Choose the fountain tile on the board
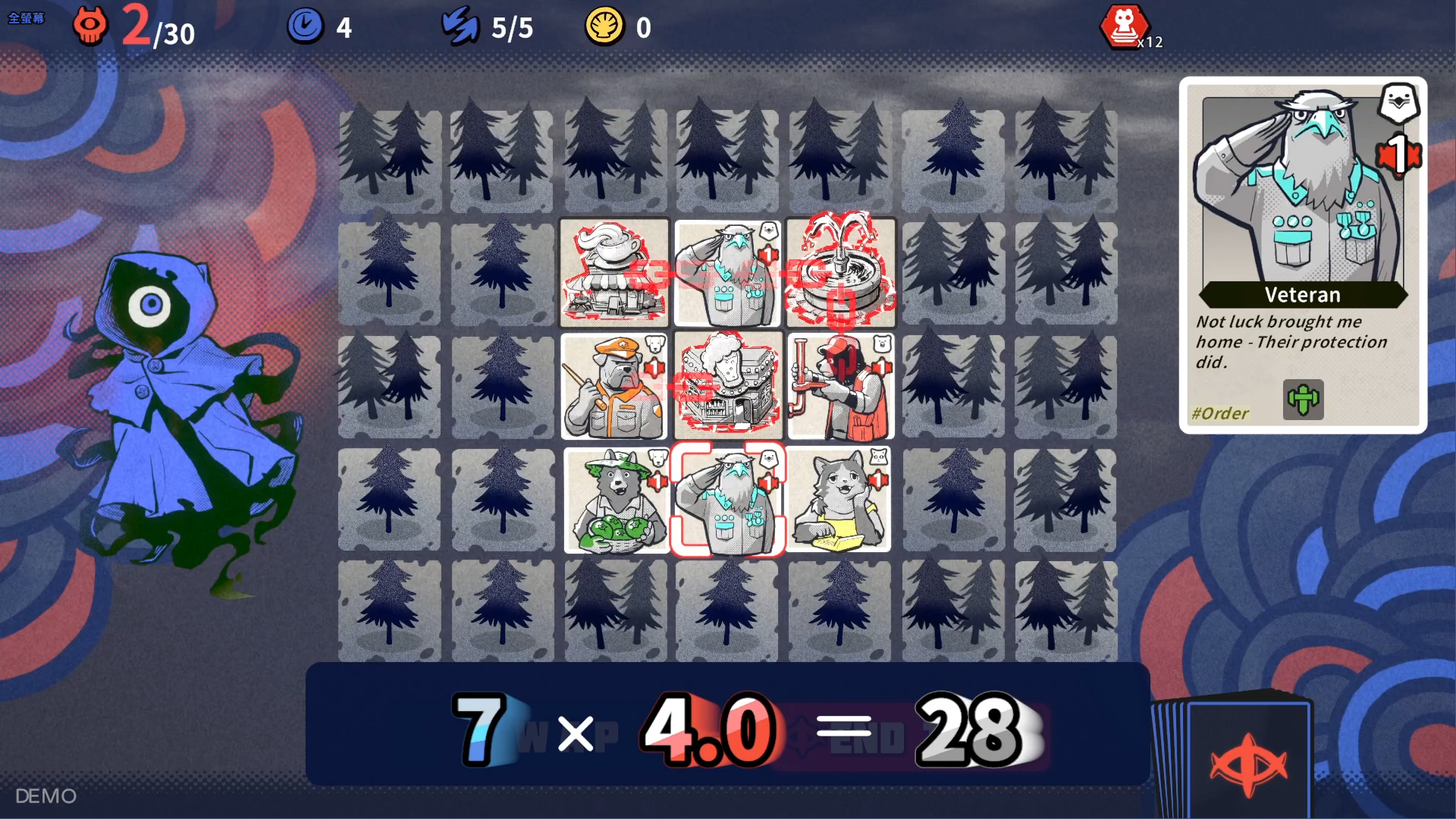This screenshot has width=1456, height=819. (x=840, y=273)
